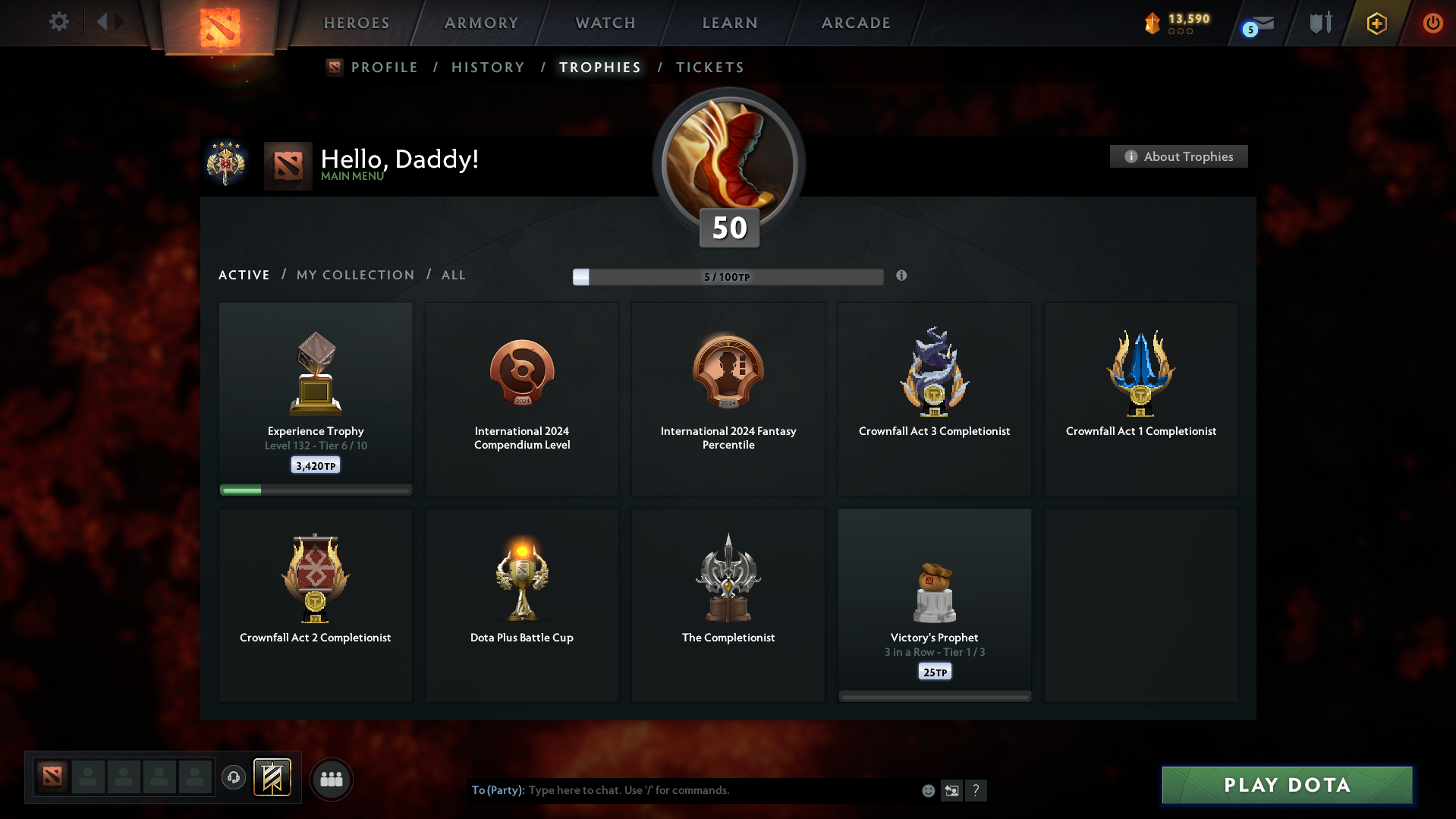
Task: Open Dota Plus with the gold hexagon icon
Action: (x=1376, y=23)
